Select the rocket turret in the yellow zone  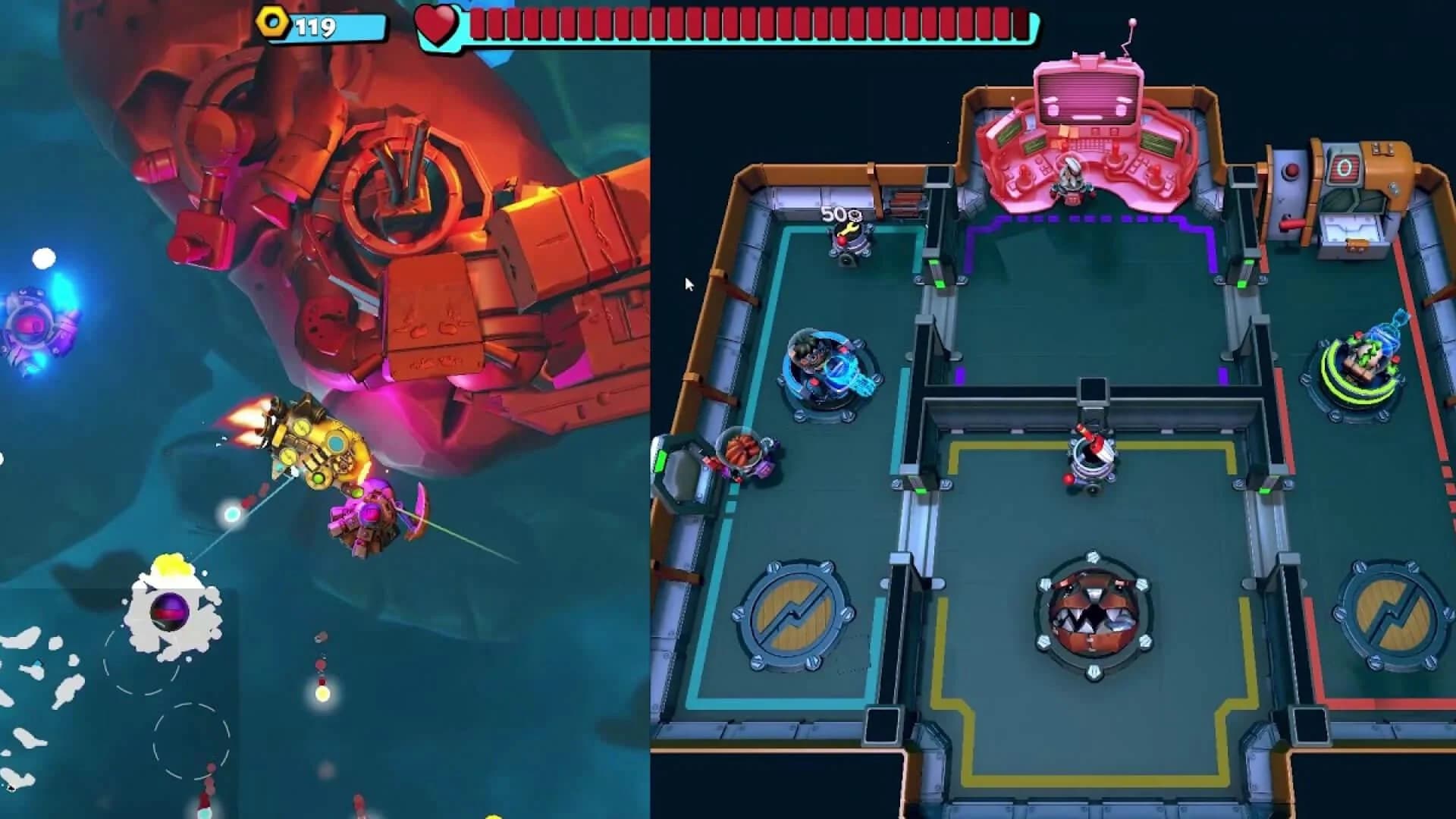(1090, 455)
